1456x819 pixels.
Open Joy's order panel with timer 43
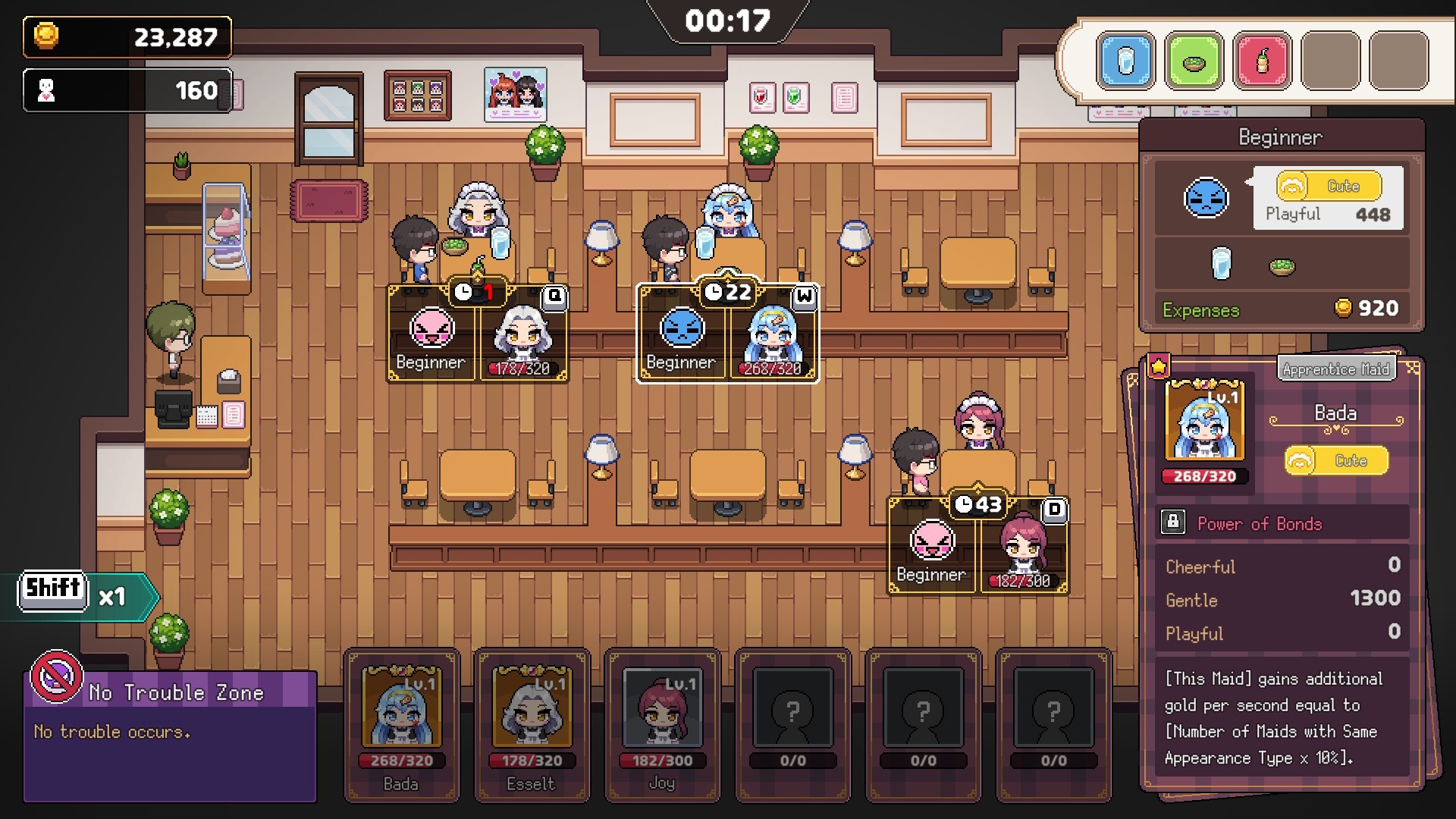977,546
